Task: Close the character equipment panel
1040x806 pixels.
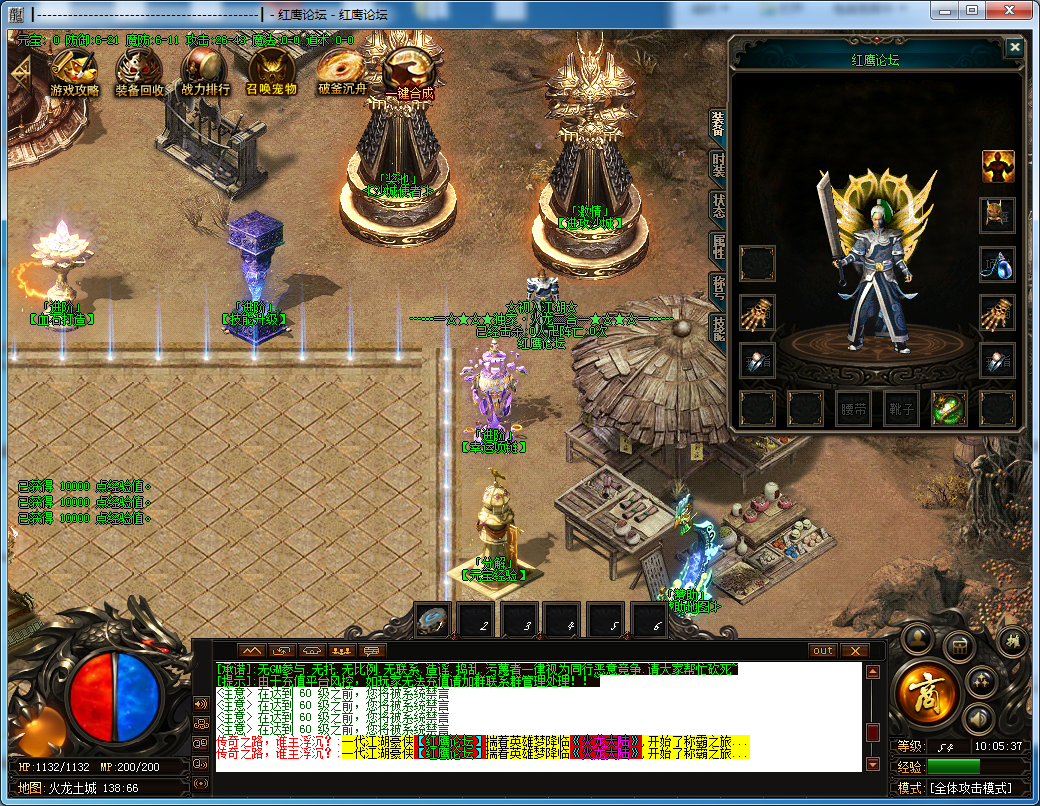Action: [x=1015, y=47]
